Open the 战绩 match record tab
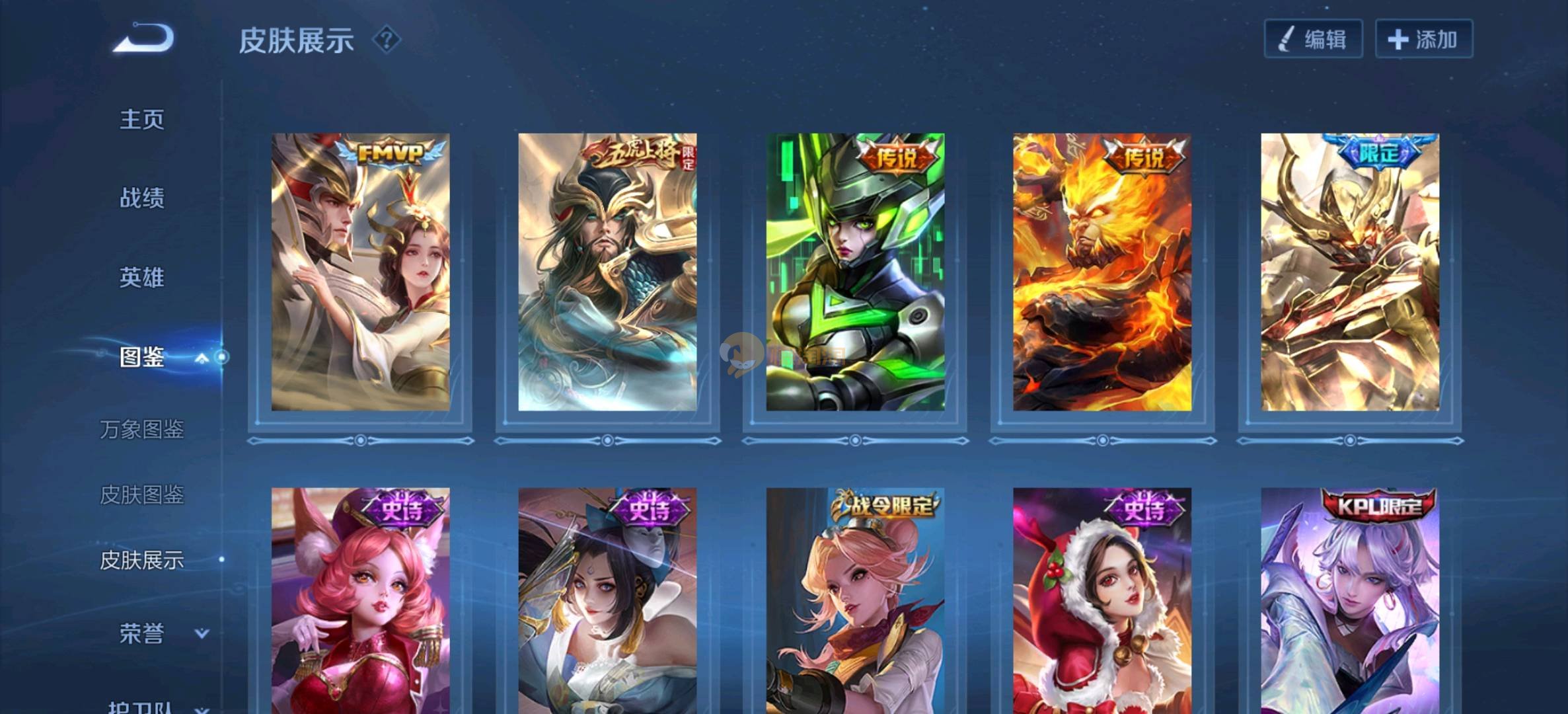Image resolution: width=1568 pixels, height=714 pixels. tap(141, 198)
